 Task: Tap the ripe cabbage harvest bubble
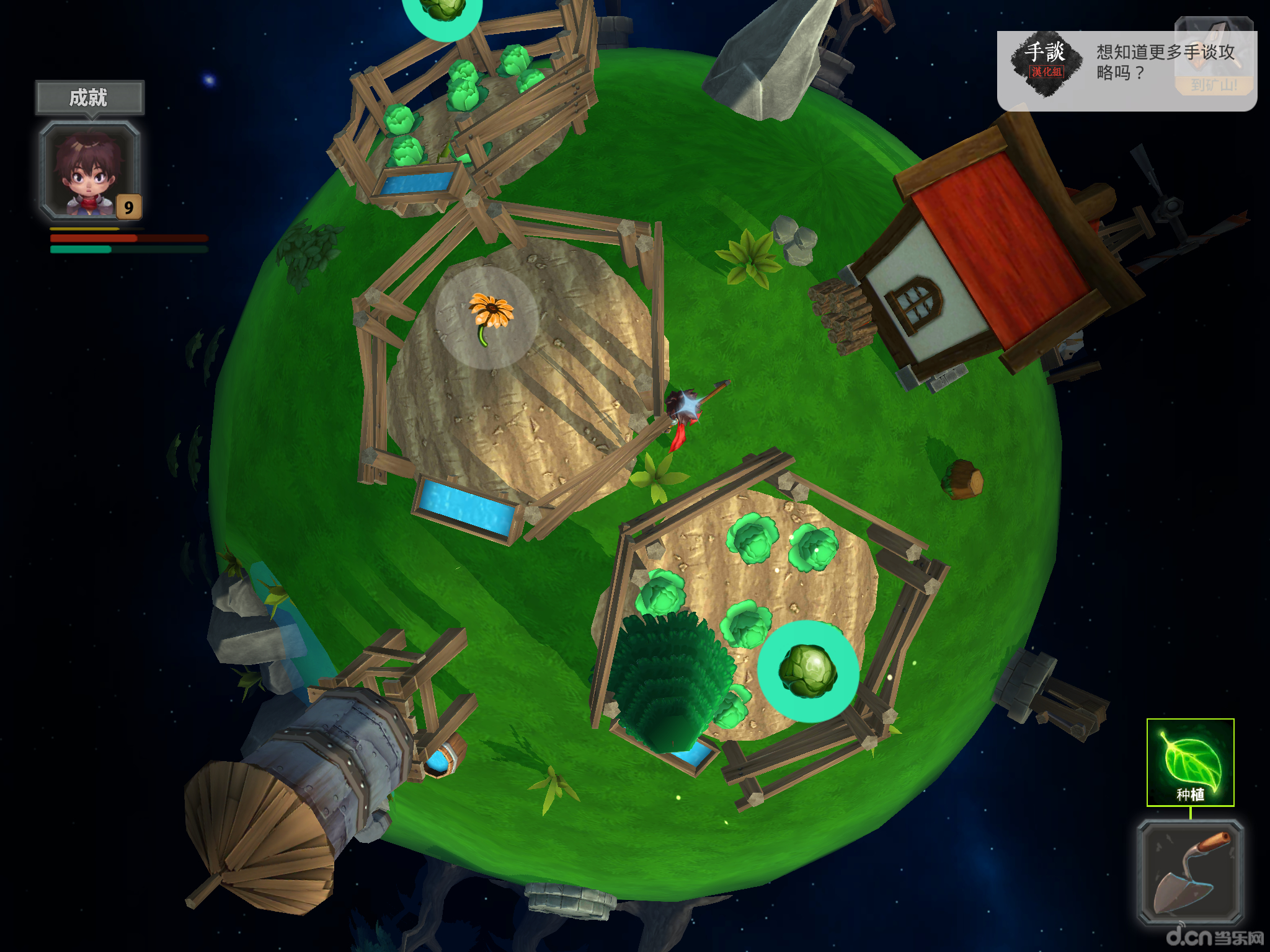tap(808, 671)
